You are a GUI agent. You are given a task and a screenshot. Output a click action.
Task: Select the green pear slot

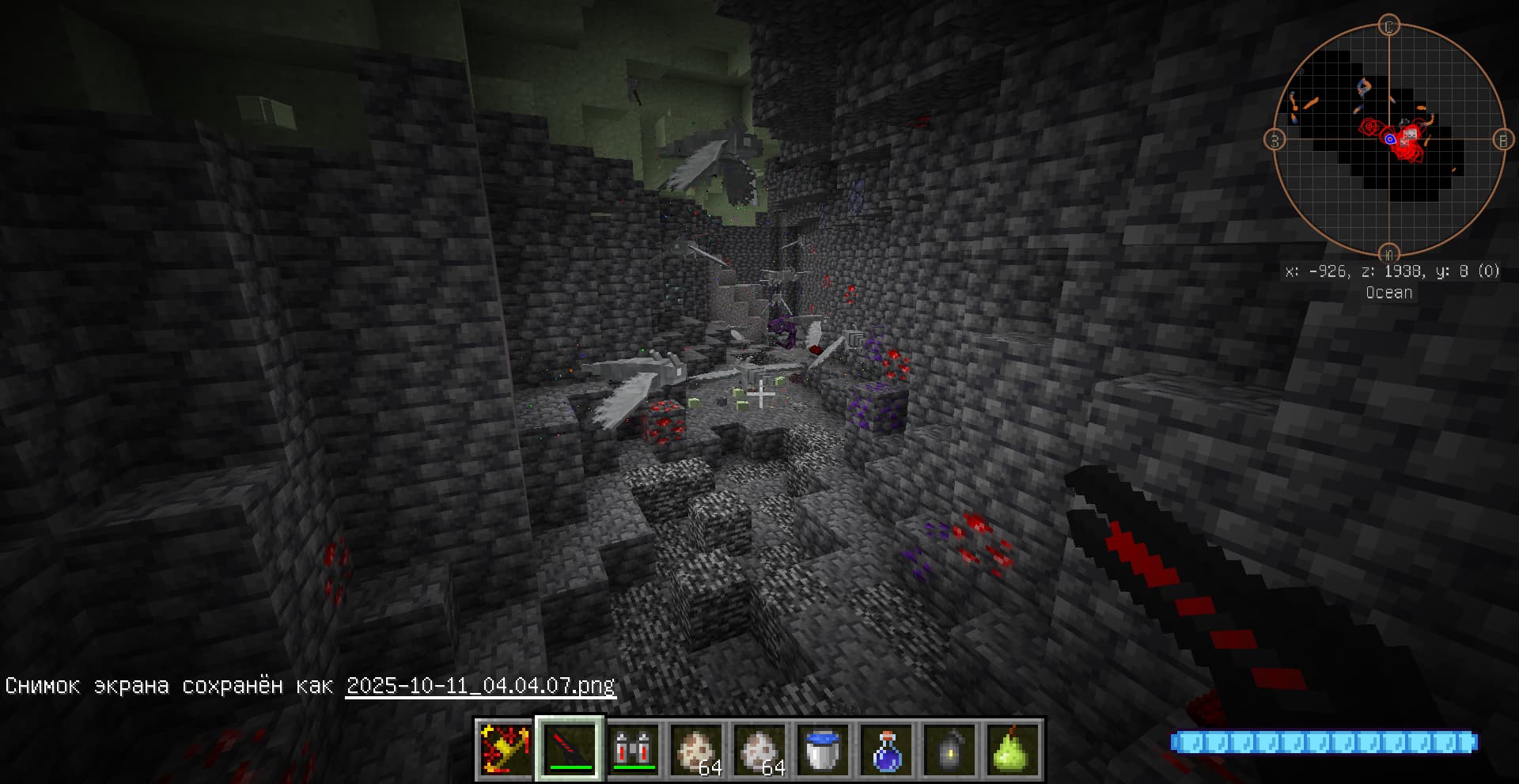point(1013,748)
